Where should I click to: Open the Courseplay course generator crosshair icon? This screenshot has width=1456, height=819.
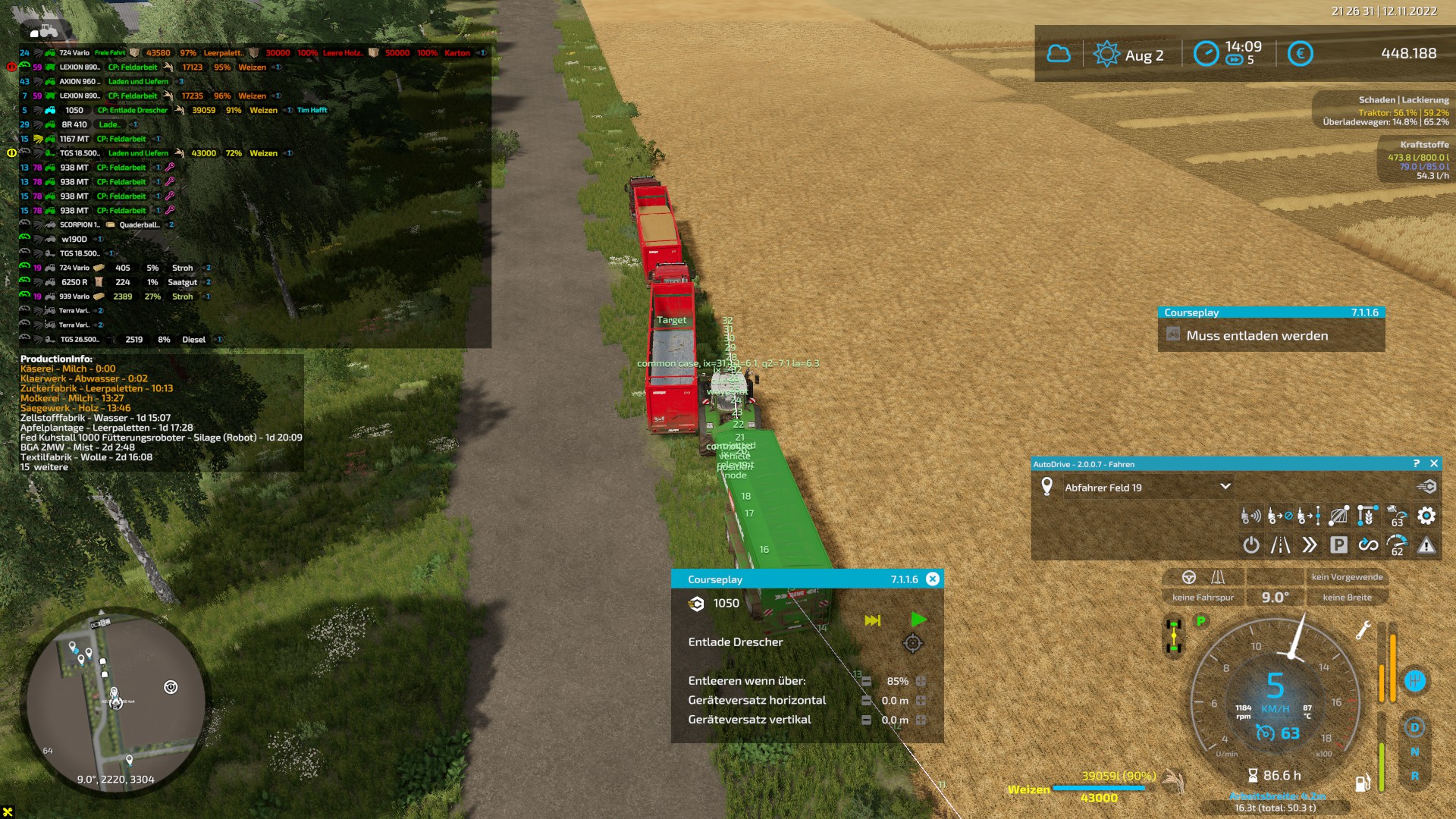click(x=914, y=644)
